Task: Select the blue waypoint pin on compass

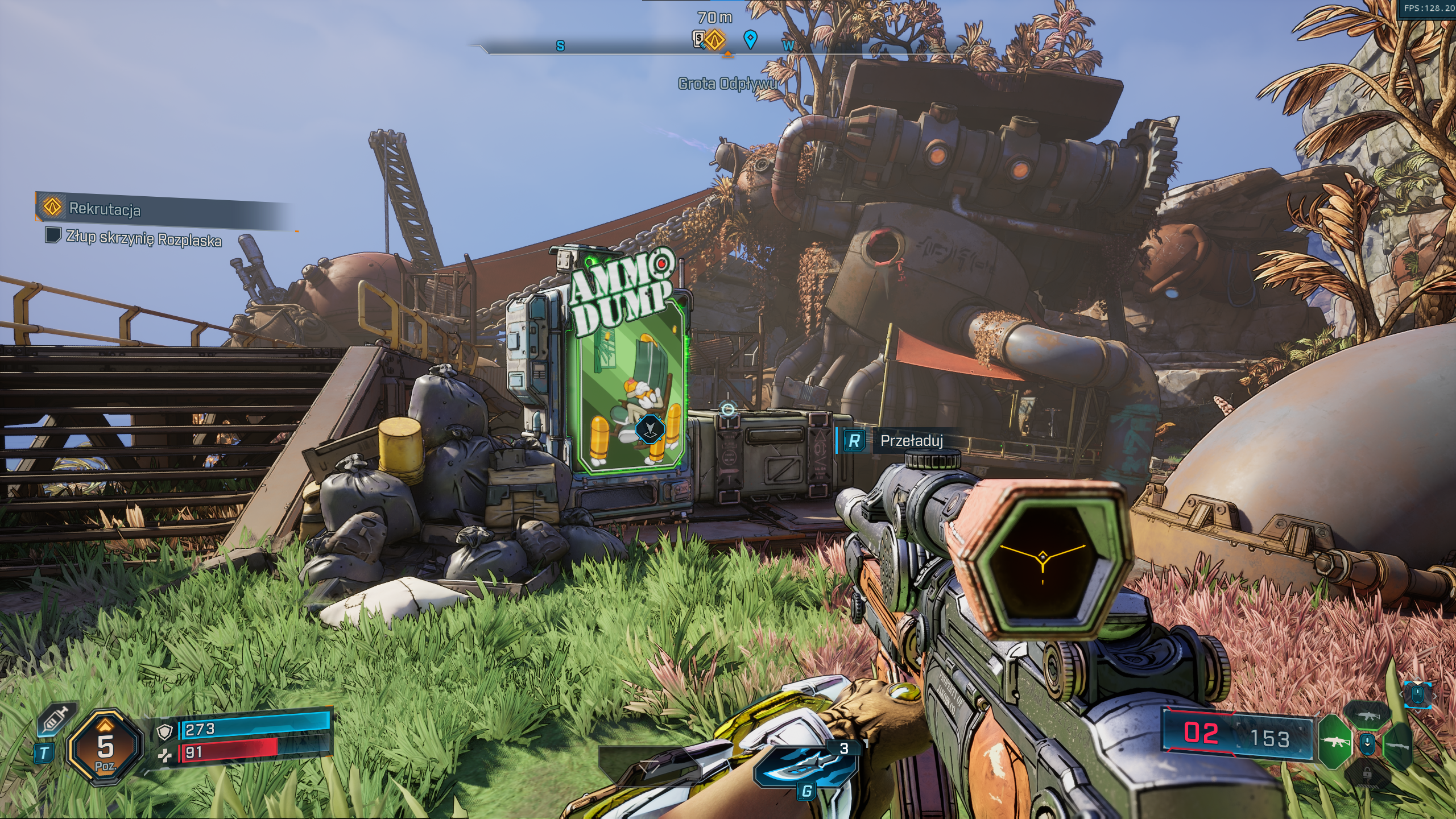Action: [751, 39]
